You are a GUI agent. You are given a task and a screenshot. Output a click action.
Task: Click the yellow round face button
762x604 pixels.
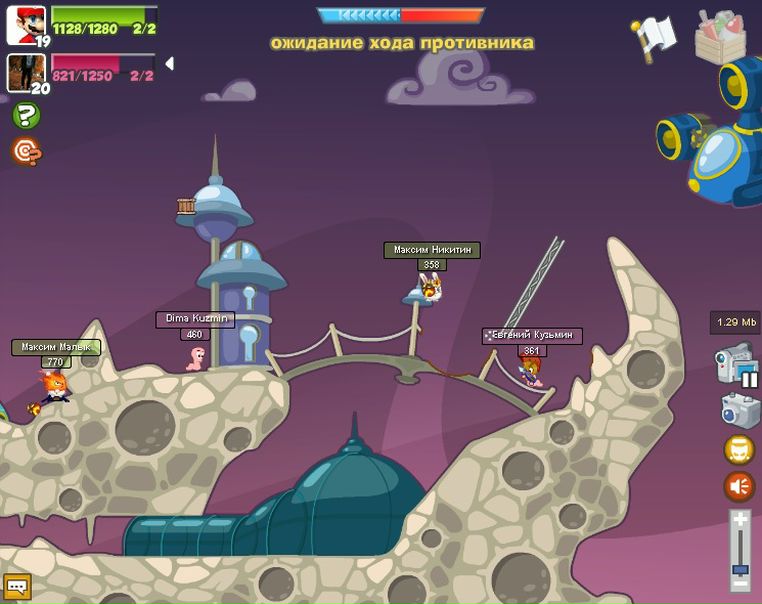(x=739, y=449)
